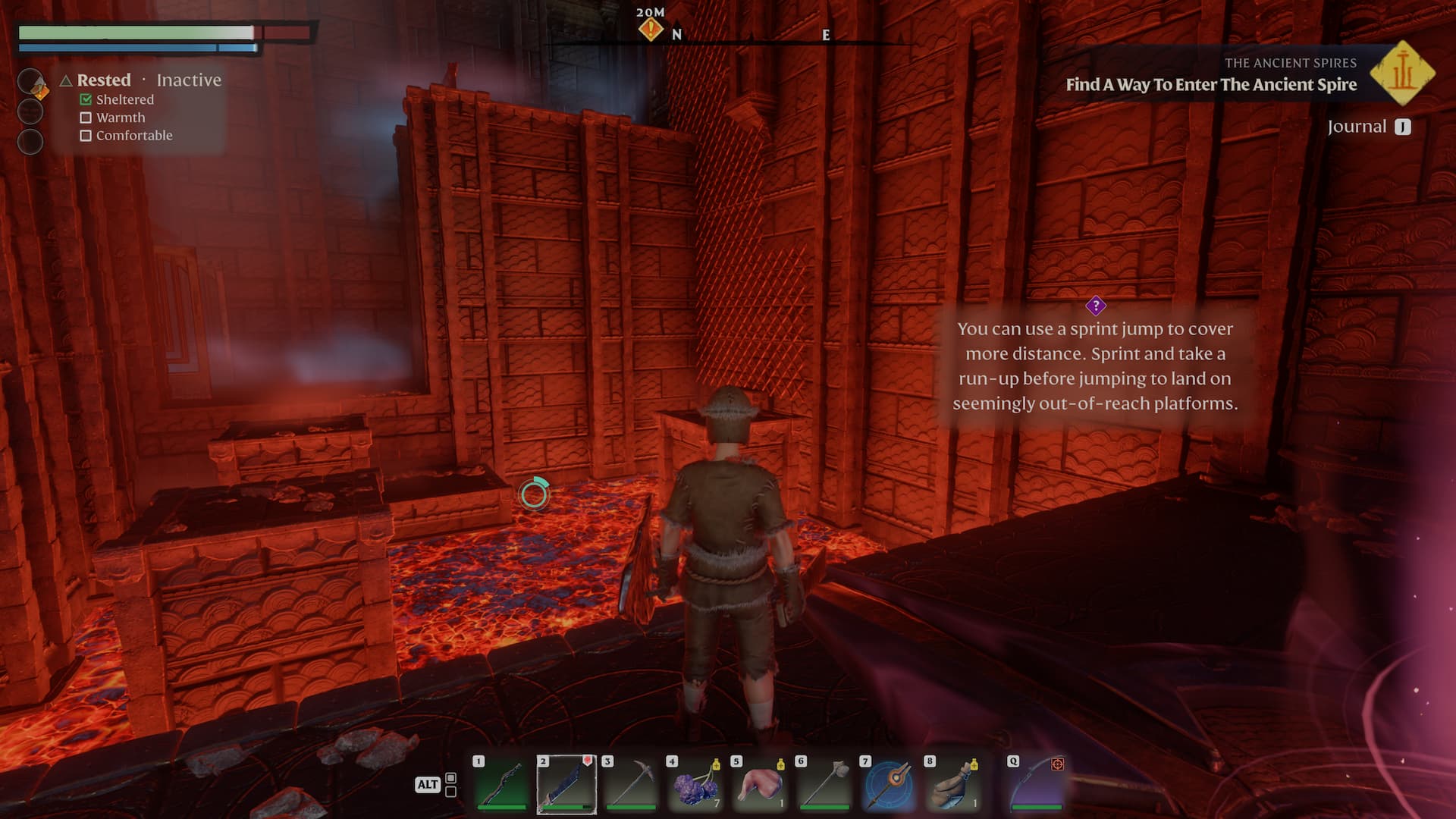Select the dark sword in hotbar slot 2
The height and width of the screenshot is (819, 1456).
click(x=566, y=784)
